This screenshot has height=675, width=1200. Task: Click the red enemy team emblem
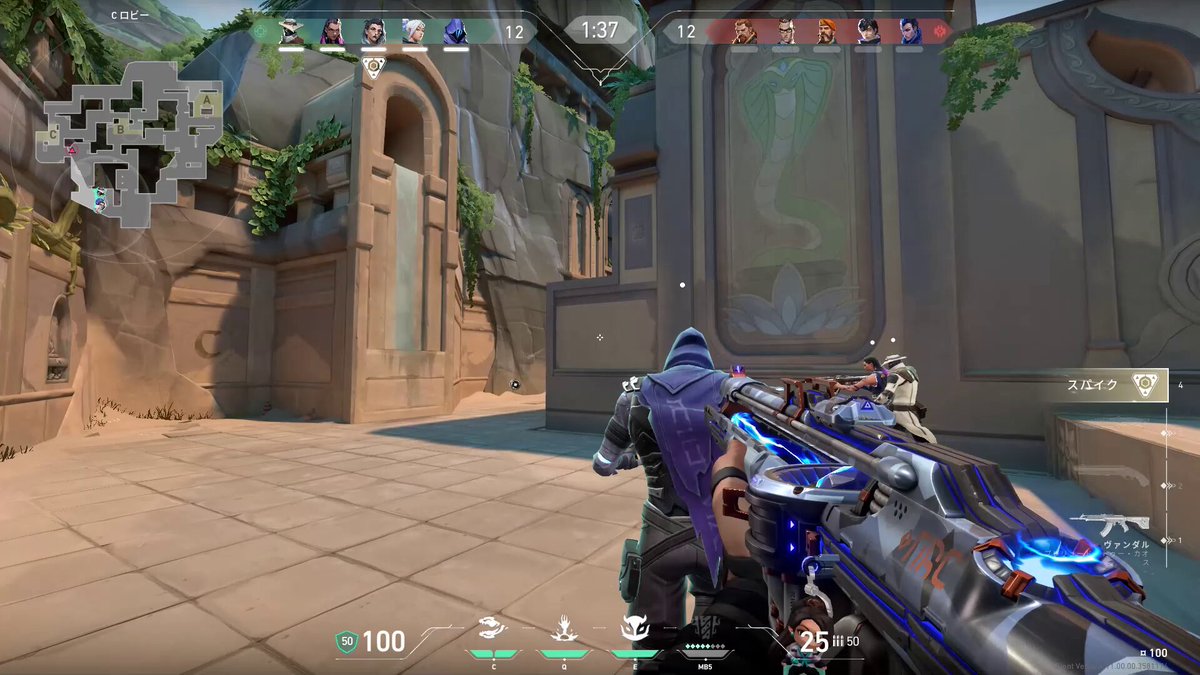(939, 31)
